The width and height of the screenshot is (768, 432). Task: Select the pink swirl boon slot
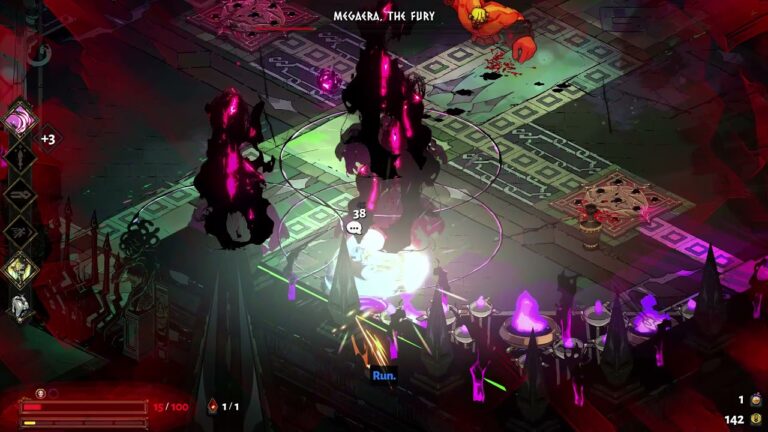[x=20, y=121]
